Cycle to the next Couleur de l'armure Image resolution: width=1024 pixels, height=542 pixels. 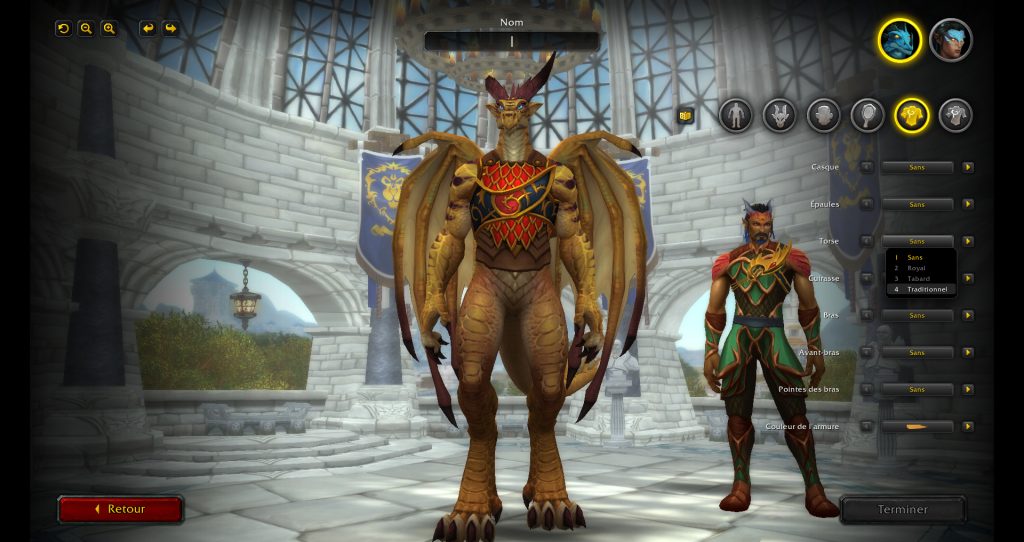tap(968, 426)
